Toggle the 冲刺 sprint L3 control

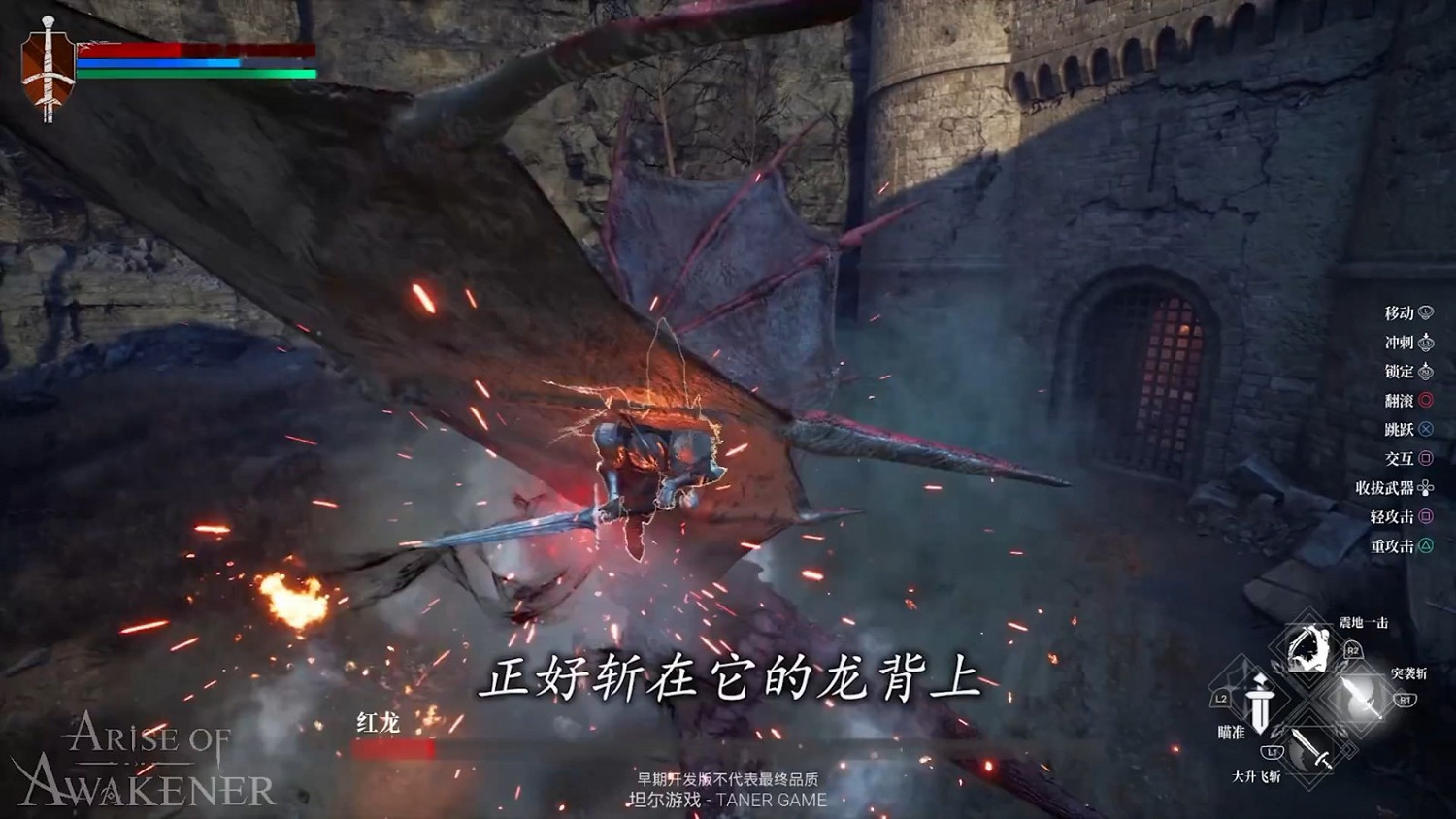(1426, 343)
